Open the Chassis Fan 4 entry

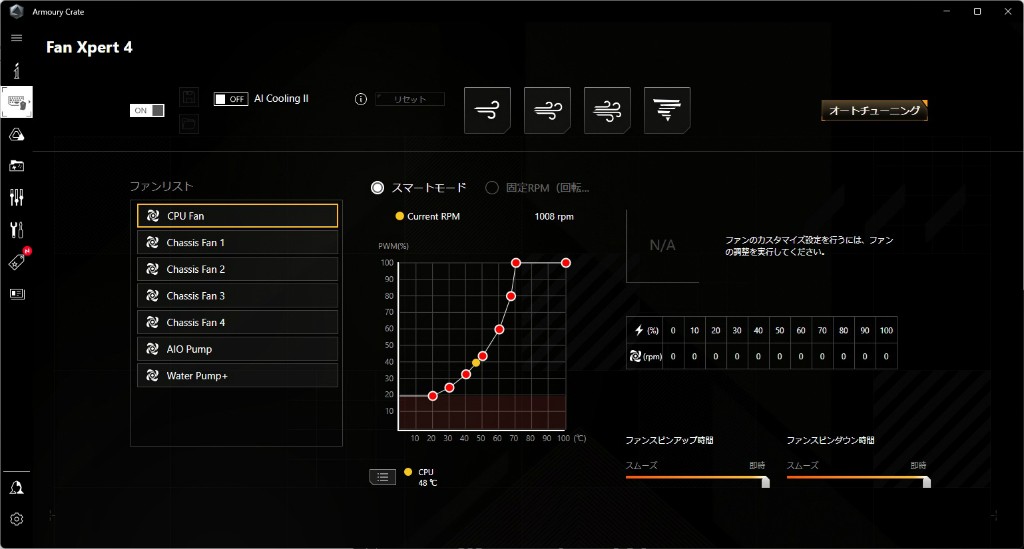[237, 323]
